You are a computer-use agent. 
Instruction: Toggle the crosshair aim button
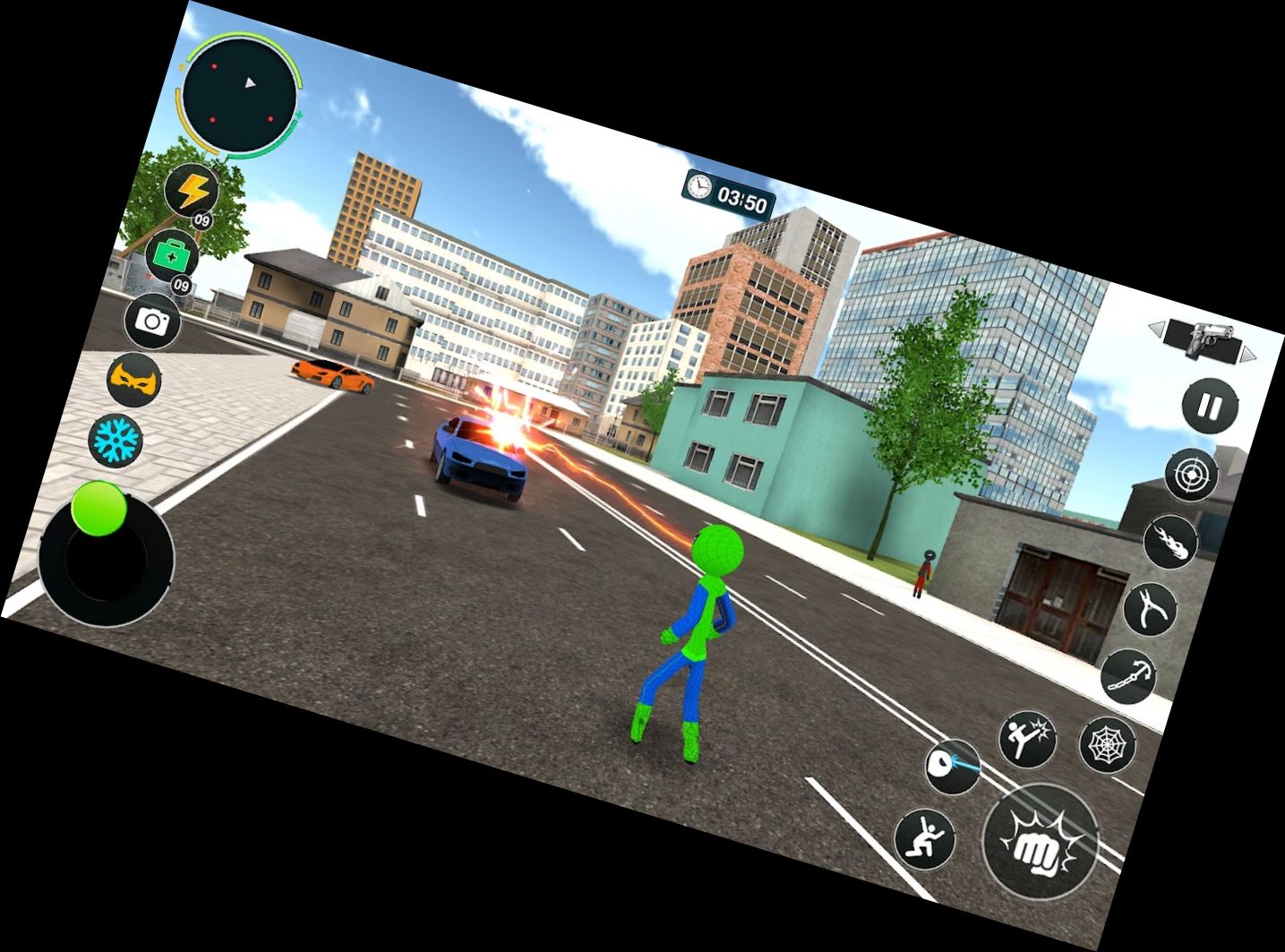pos(1191,475)
